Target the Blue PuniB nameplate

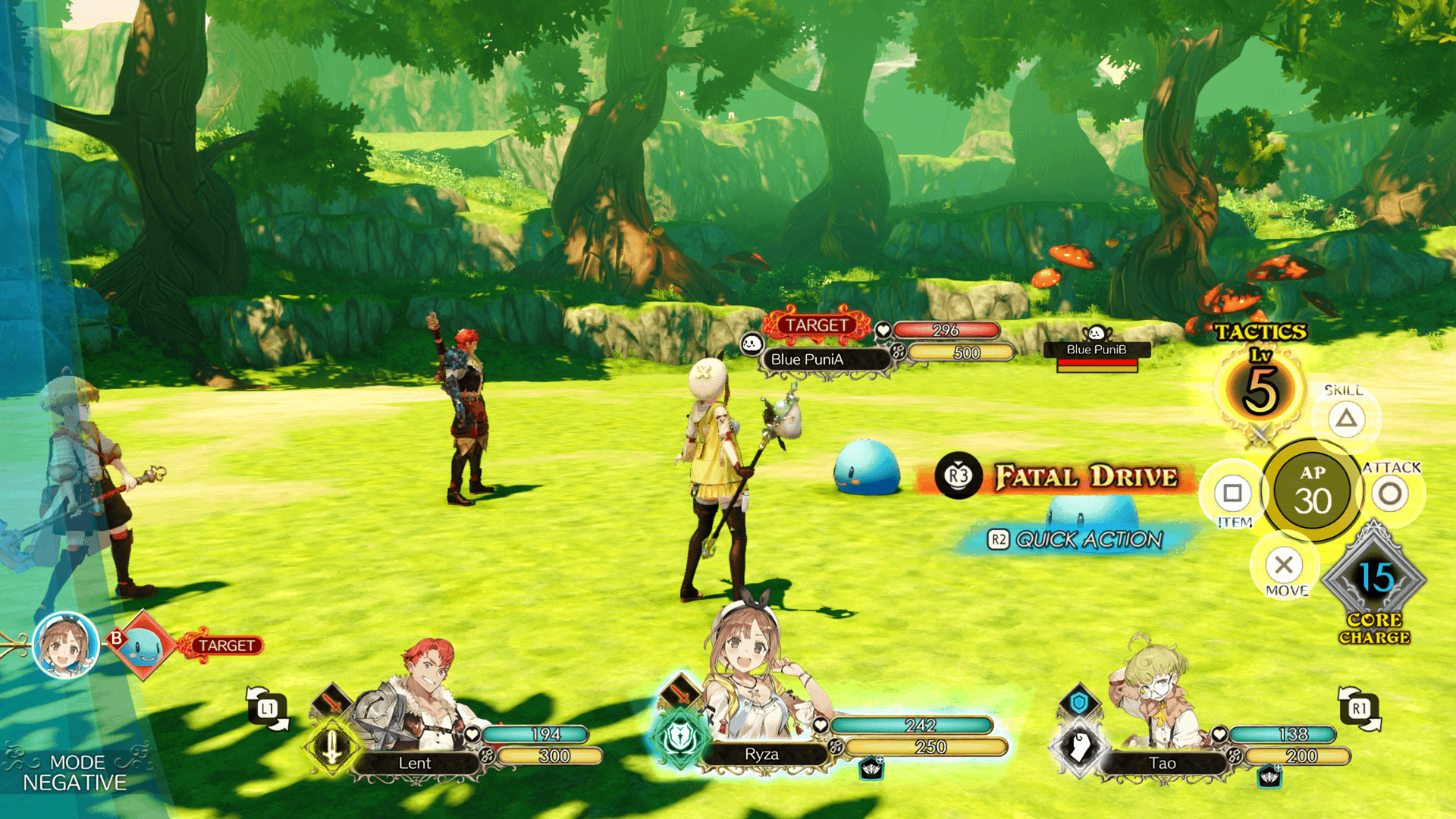click(1097, 350)
